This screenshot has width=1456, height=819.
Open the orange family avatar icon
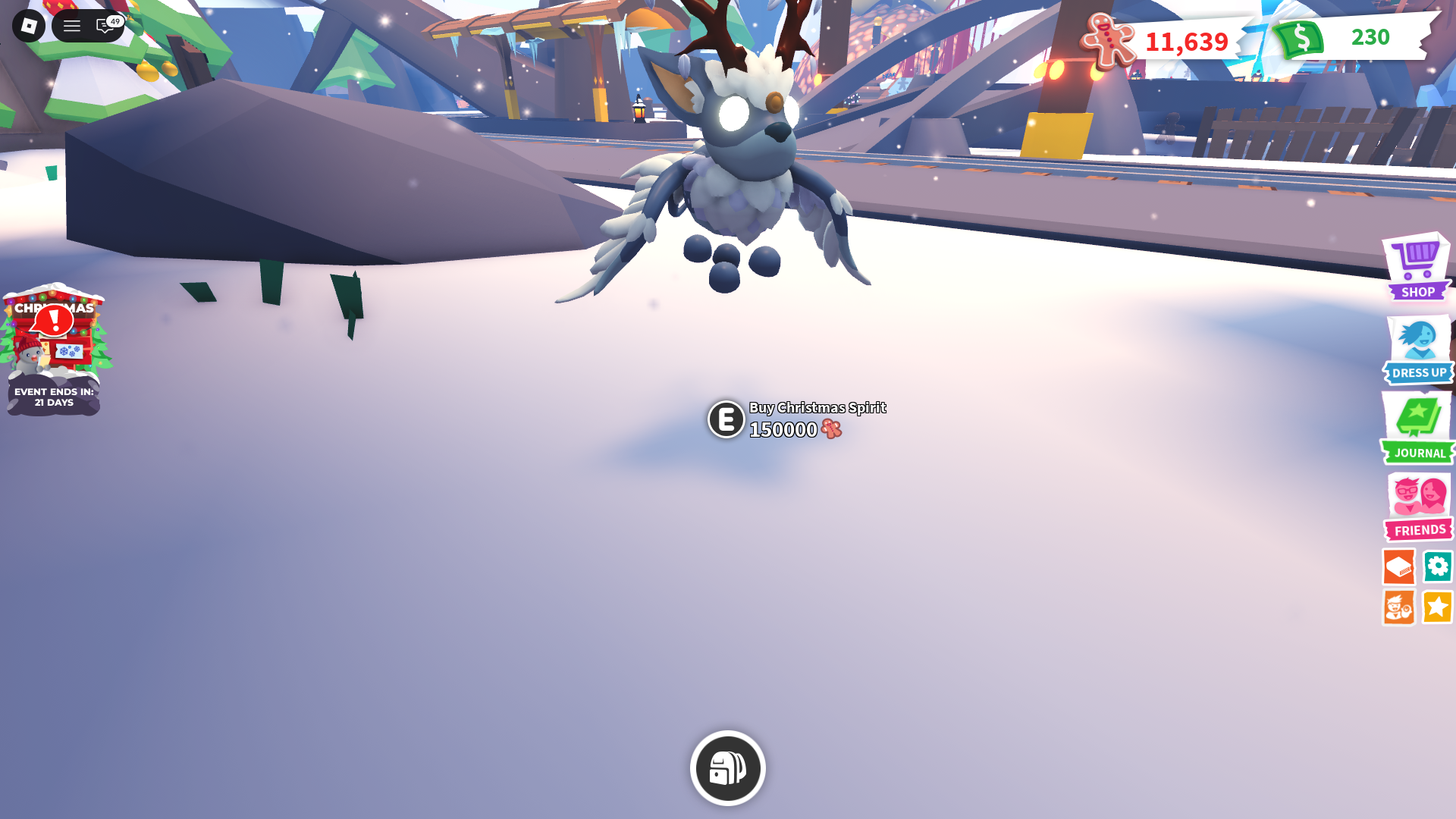(1399, 607)
